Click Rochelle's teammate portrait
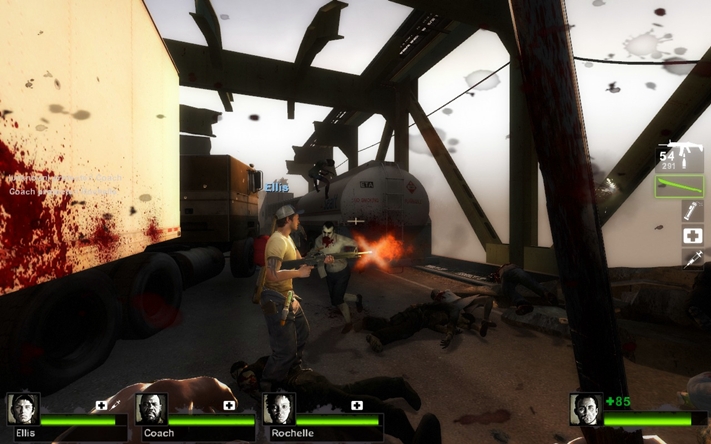711x444 pixels. 279,409
